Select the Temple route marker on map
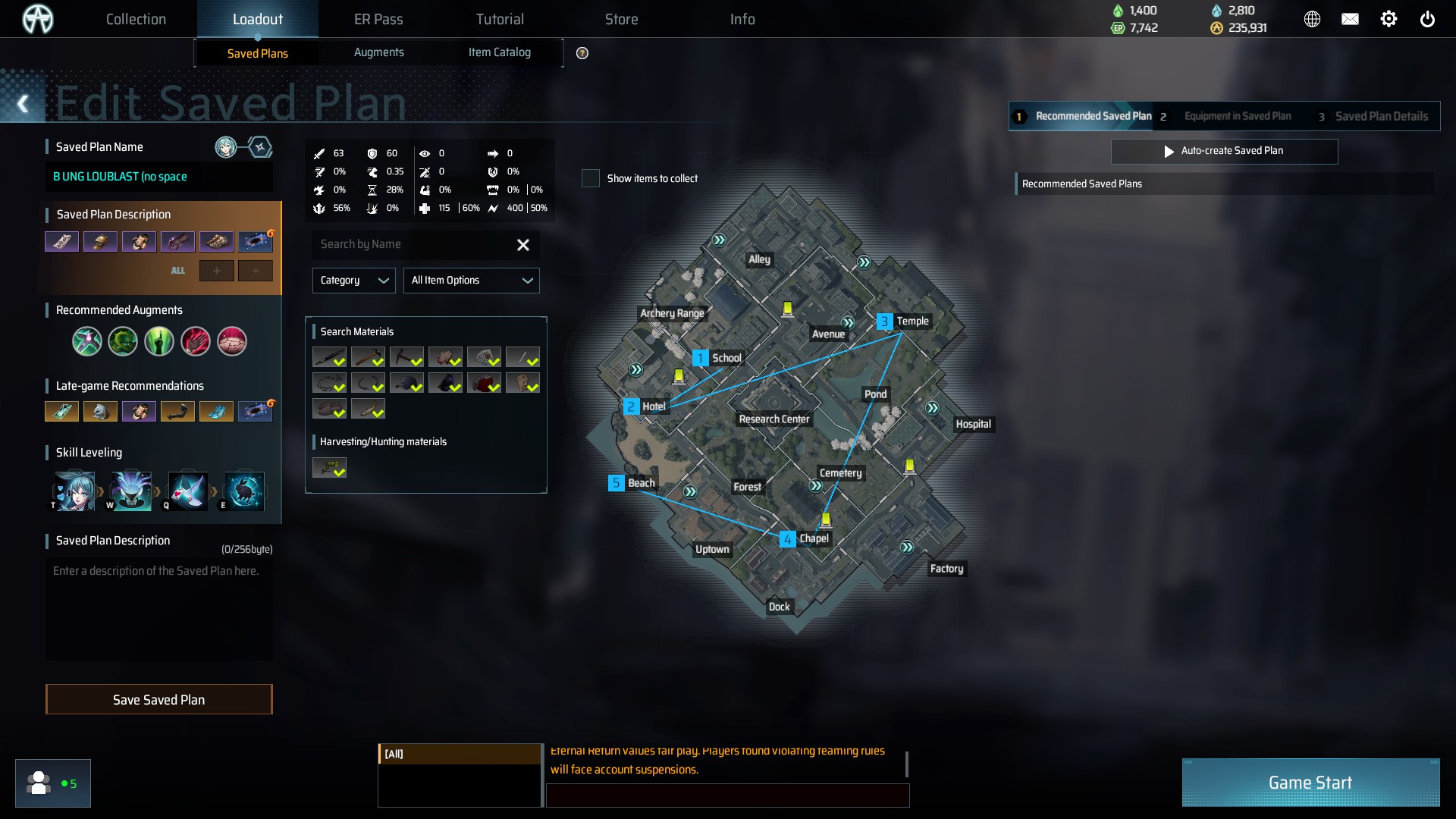This screenshot has width=1456, height=819. tap(884, 322)
